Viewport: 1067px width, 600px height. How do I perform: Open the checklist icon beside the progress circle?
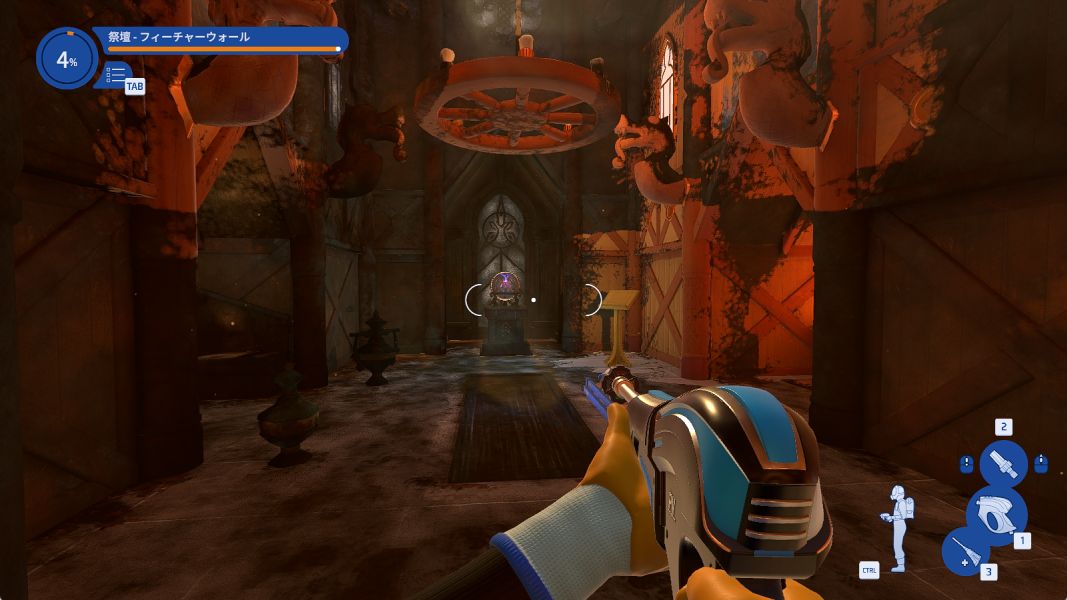116,74
